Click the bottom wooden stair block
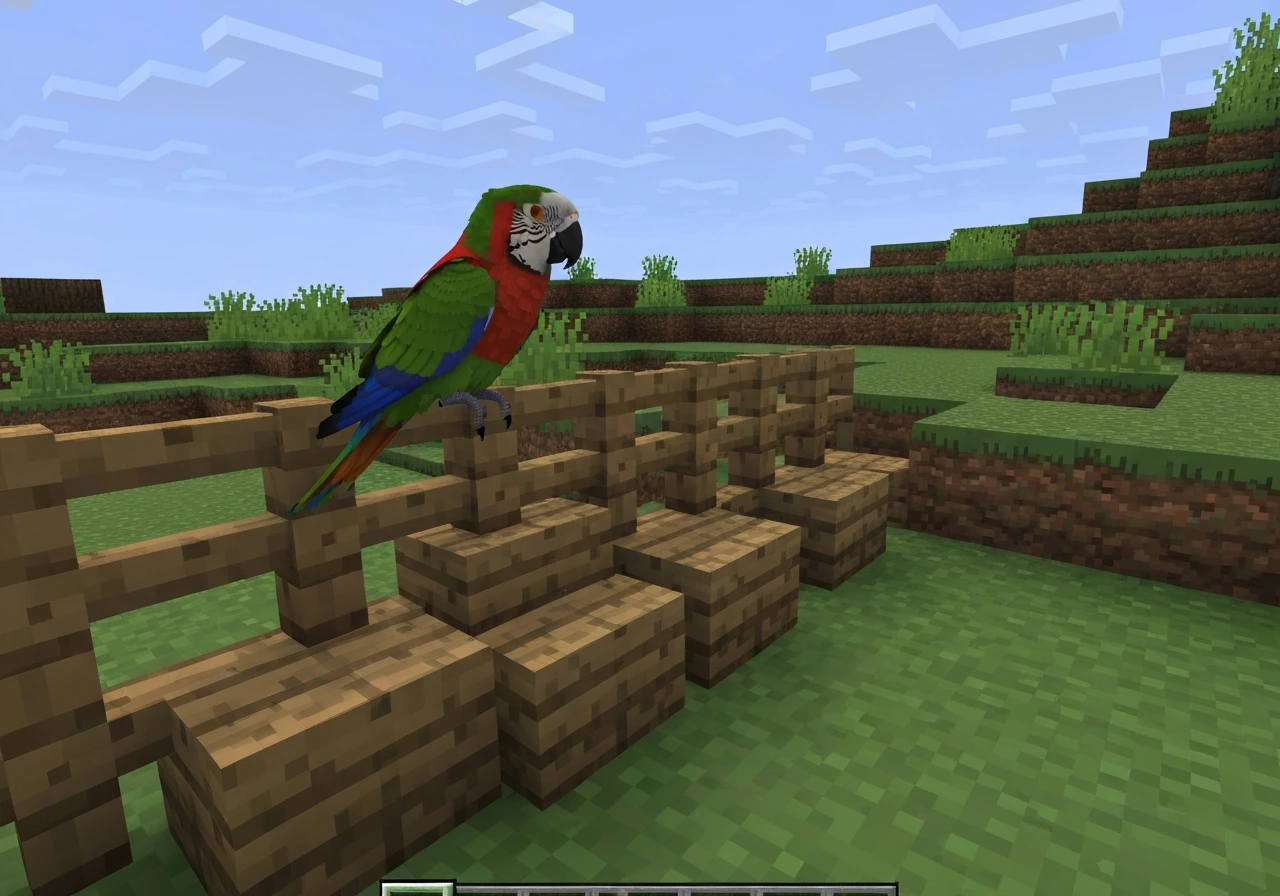1280x896 pixels. click(300, 720)
